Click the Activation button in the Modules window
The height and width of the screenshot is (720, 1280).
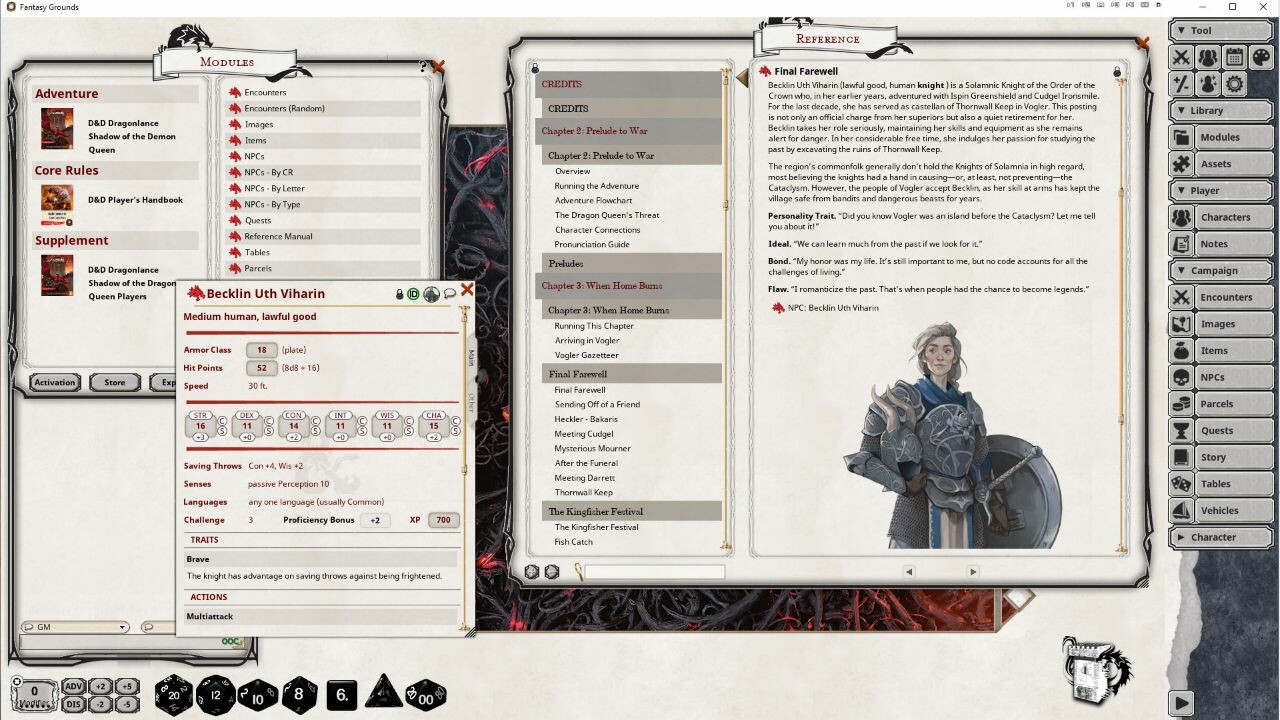[55, 381]
